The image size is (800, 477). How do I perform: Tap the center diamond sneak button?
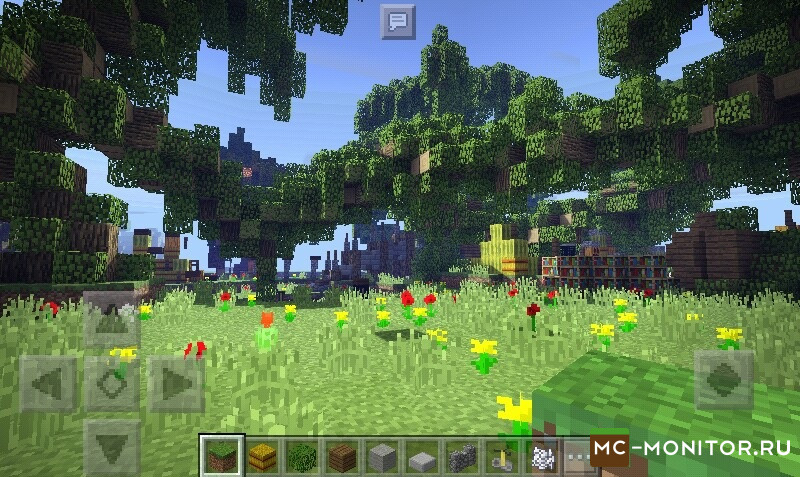(111, 383)
